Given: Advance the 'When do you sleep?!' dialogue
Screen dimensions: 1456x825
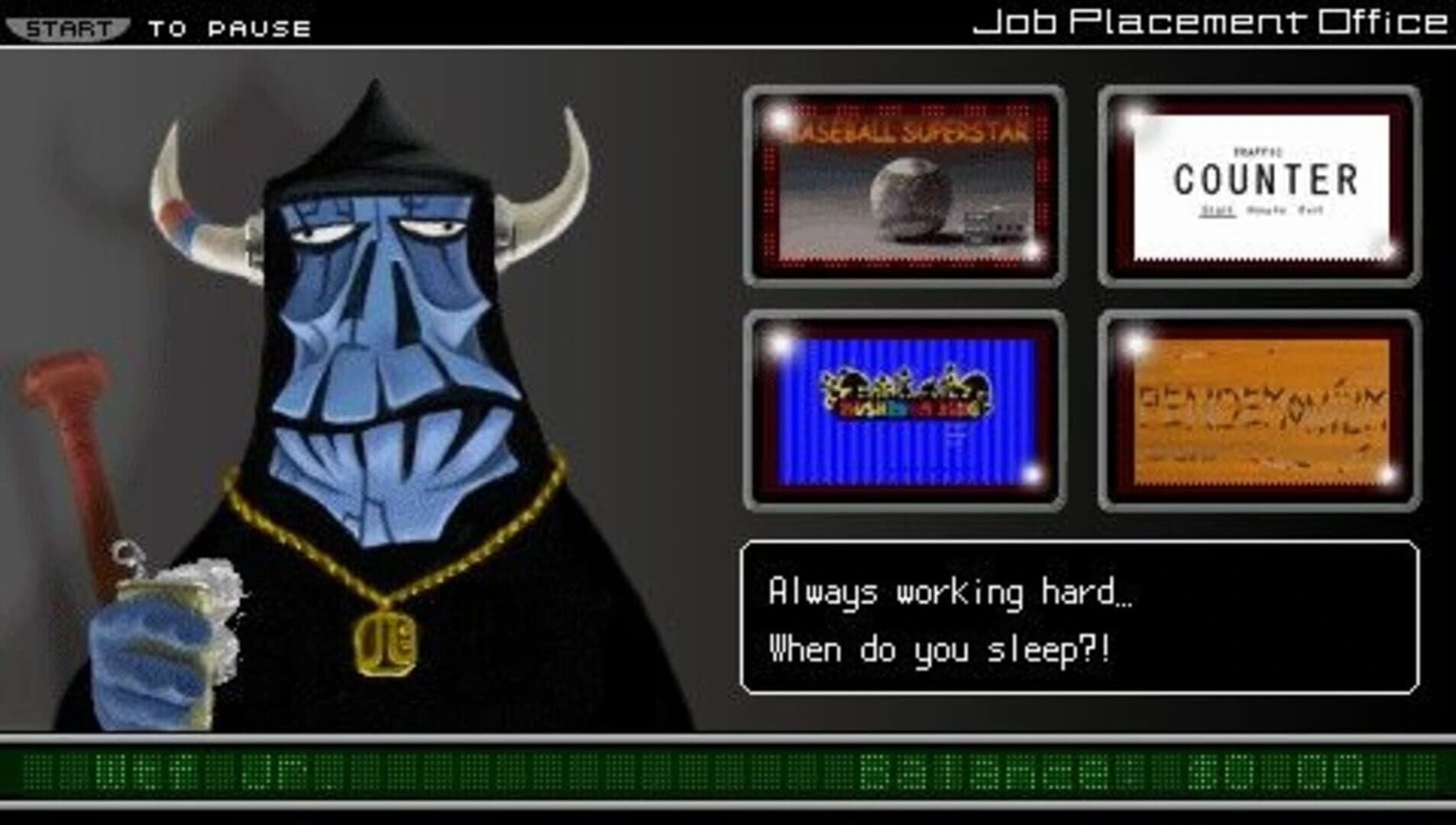Looking at the screenshot, I should pyautogui.click(x=940, y=651).
